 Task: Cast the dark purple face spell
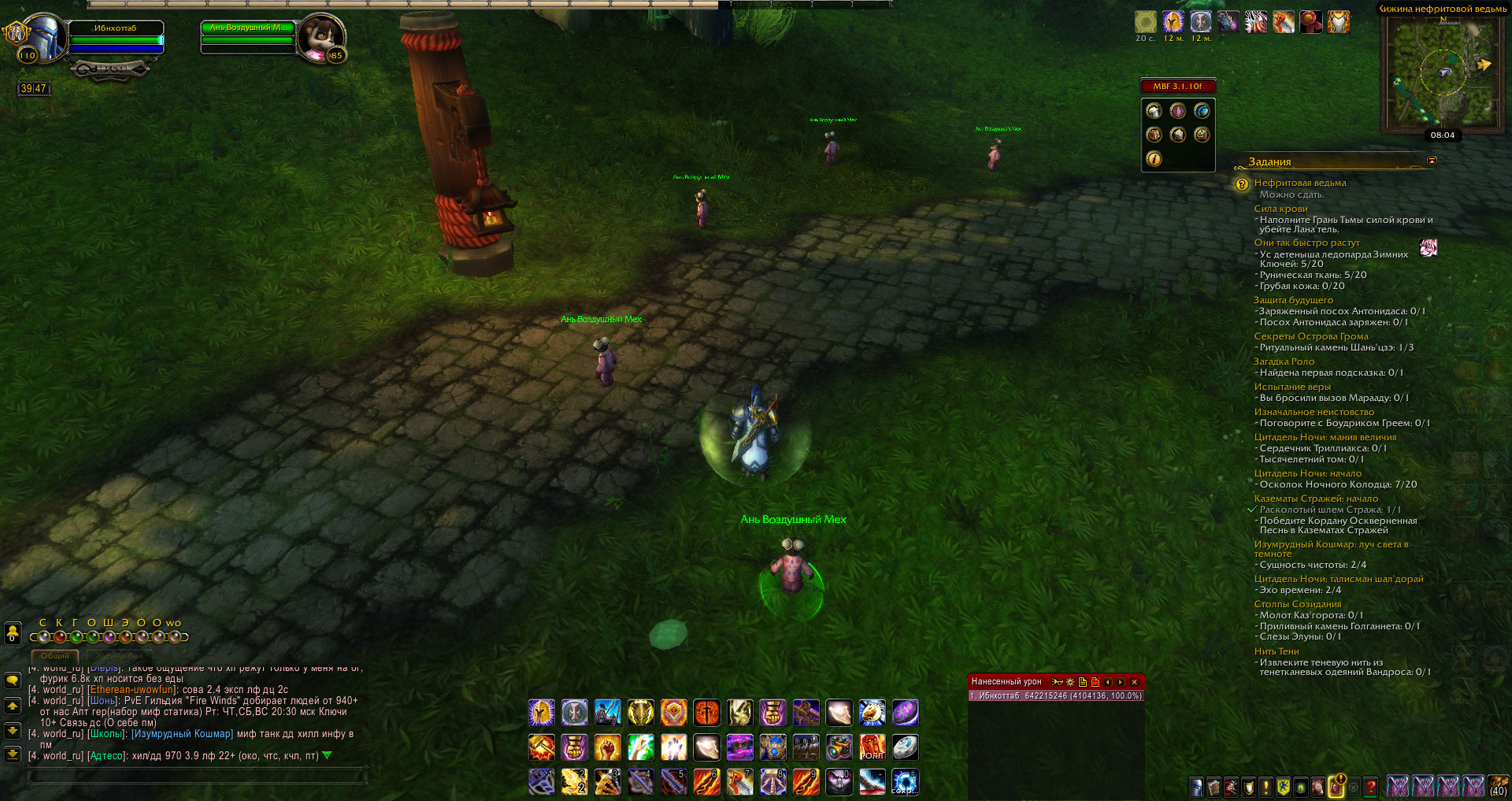[x=839, y=781]
